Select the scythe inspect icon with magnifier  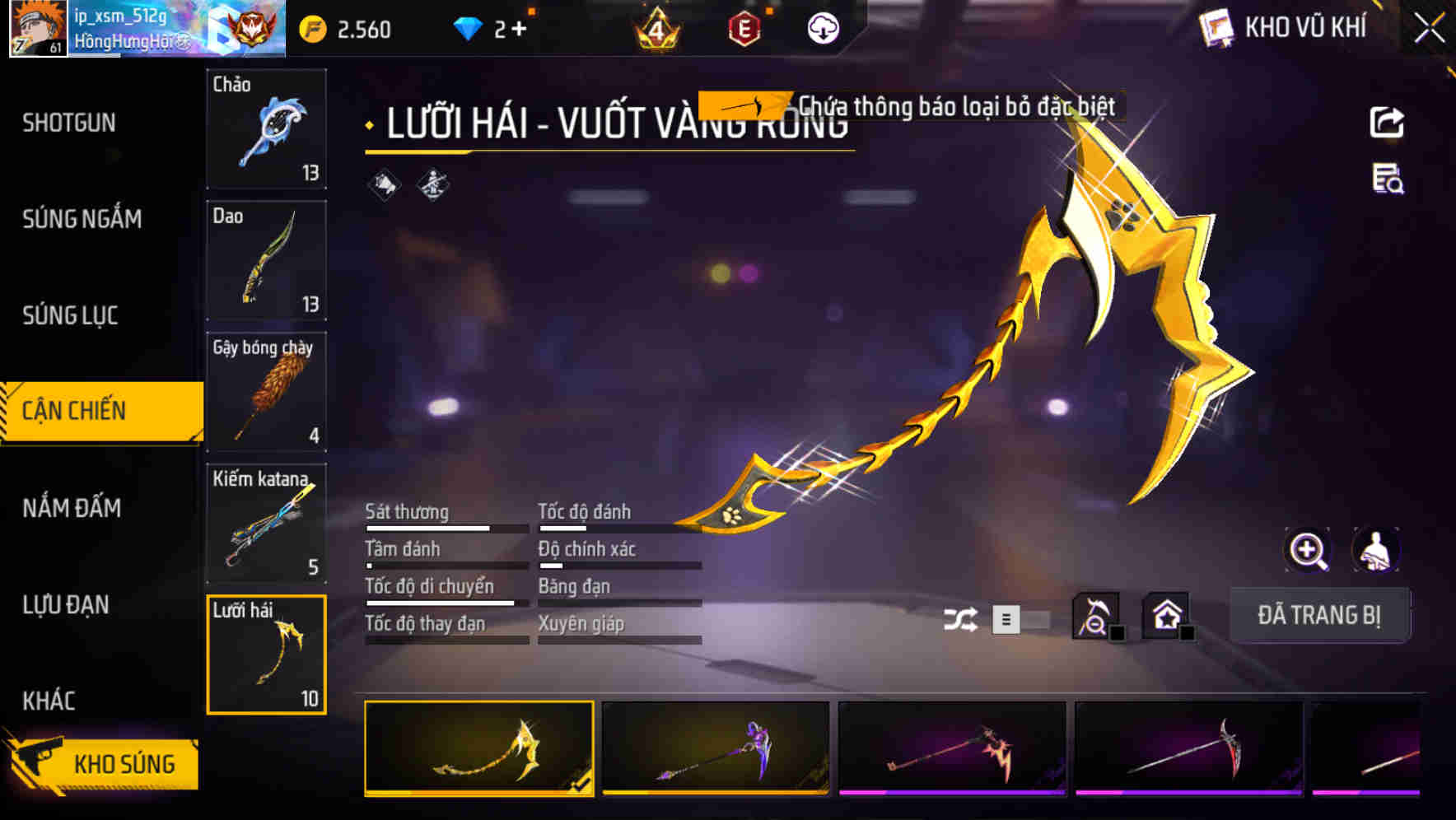pos(1095,616)
